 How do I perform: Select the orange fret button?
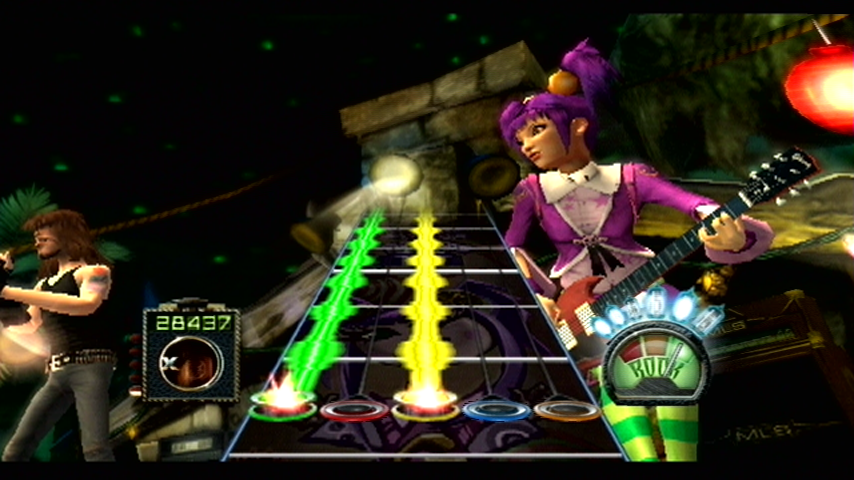566,409
